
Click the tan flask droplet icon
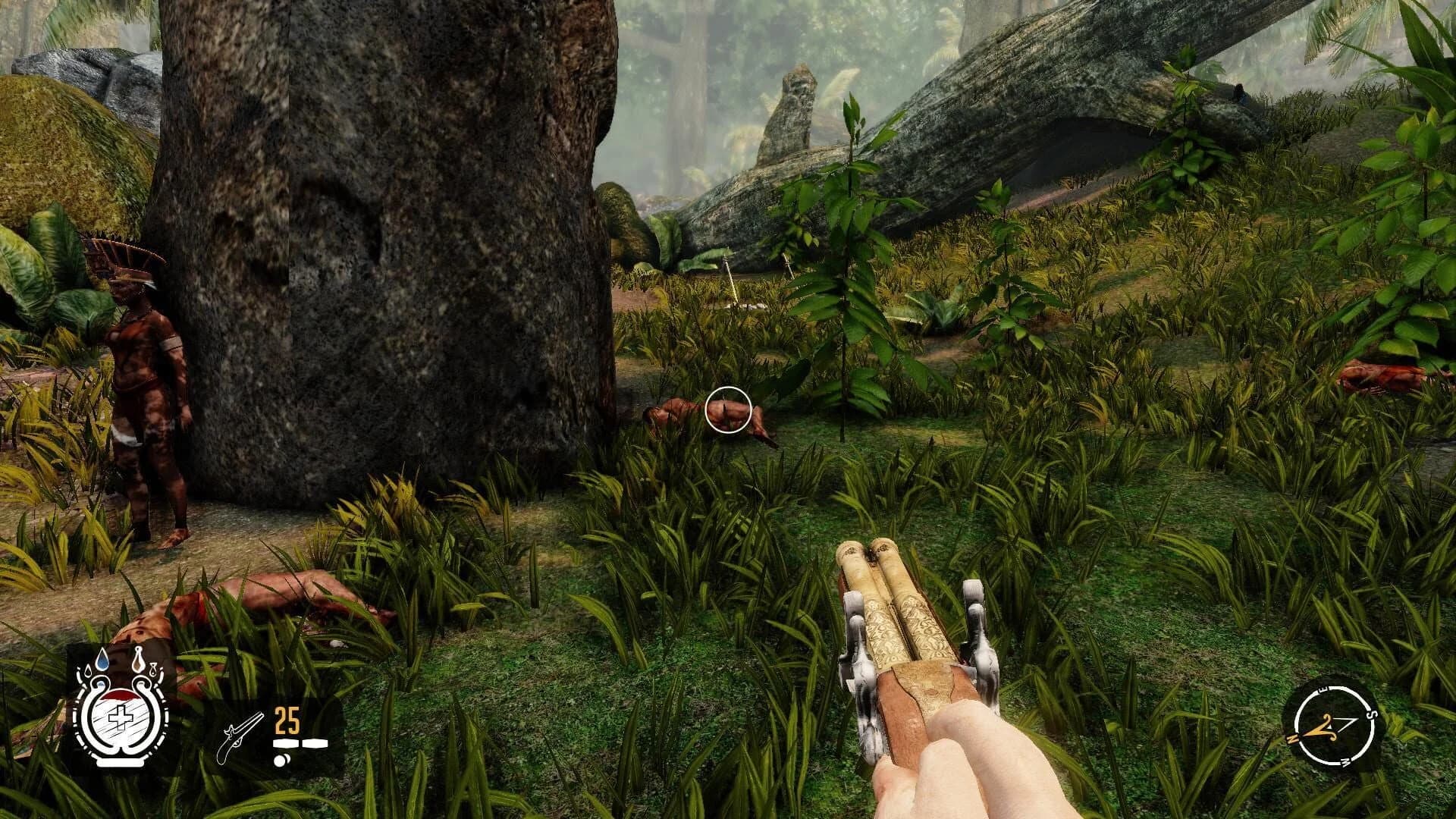coord(139,659)
